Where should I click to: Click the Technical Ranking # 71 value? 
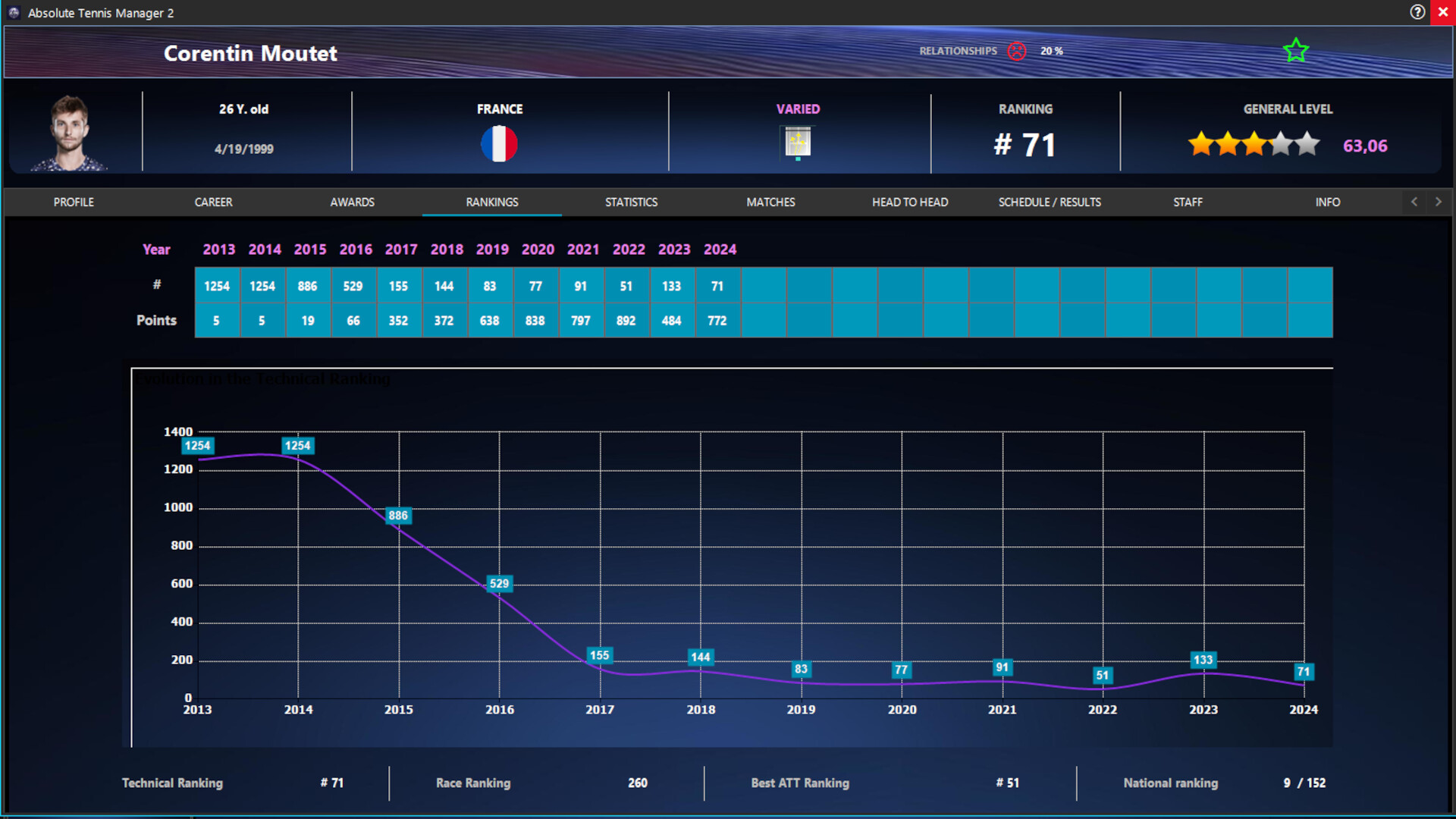coord(331,783)
